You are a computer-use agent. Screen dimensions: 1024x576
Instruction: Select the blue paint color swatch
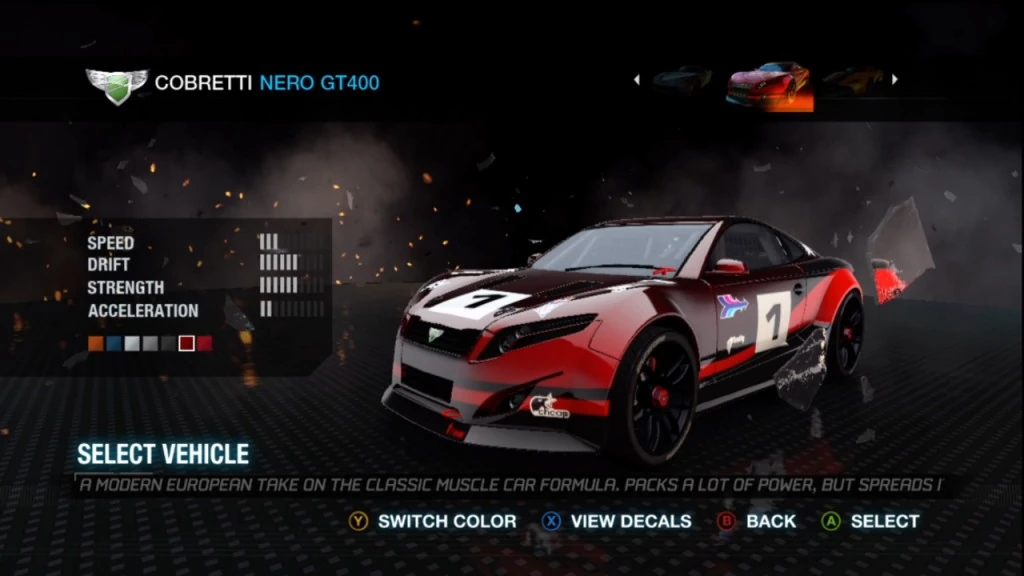[113, 343]
